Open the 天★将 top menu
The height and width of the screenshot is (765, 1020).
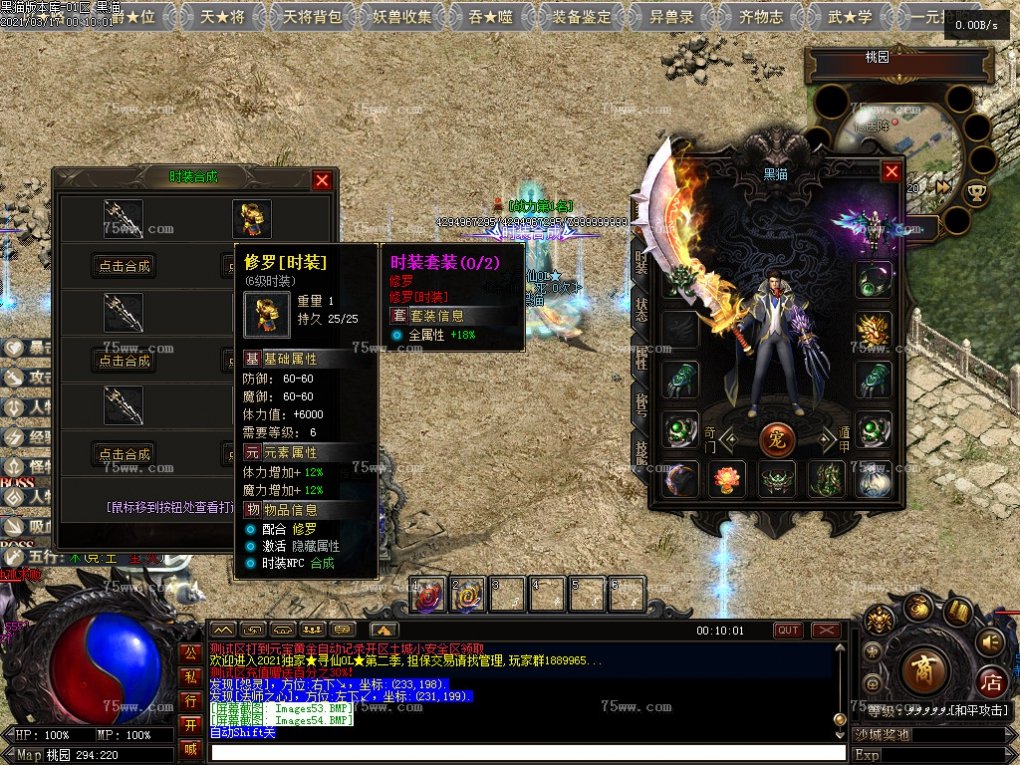point(220,17)
